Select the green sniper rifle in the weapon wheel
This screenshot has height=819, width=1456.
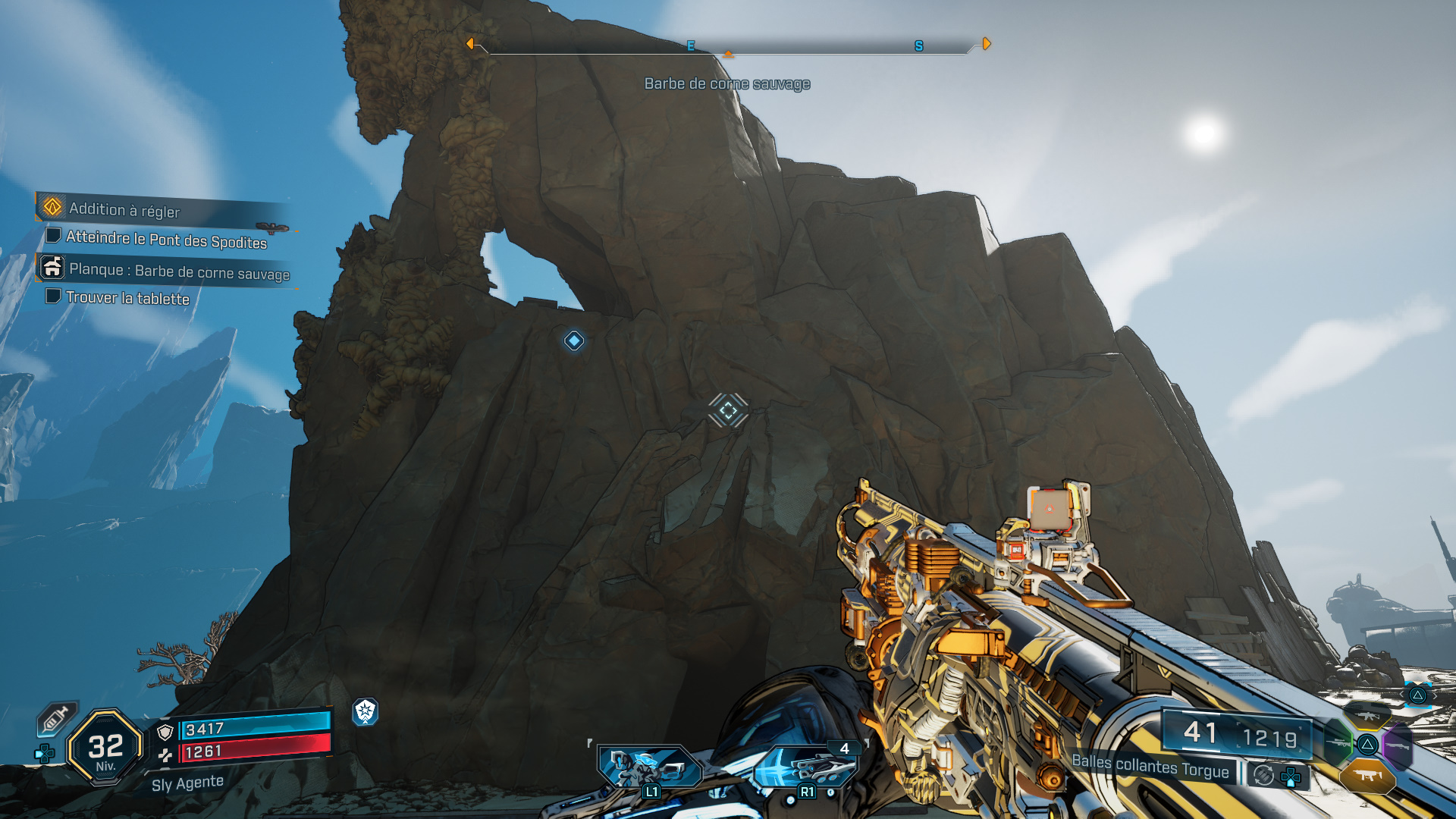(1338, 742)
